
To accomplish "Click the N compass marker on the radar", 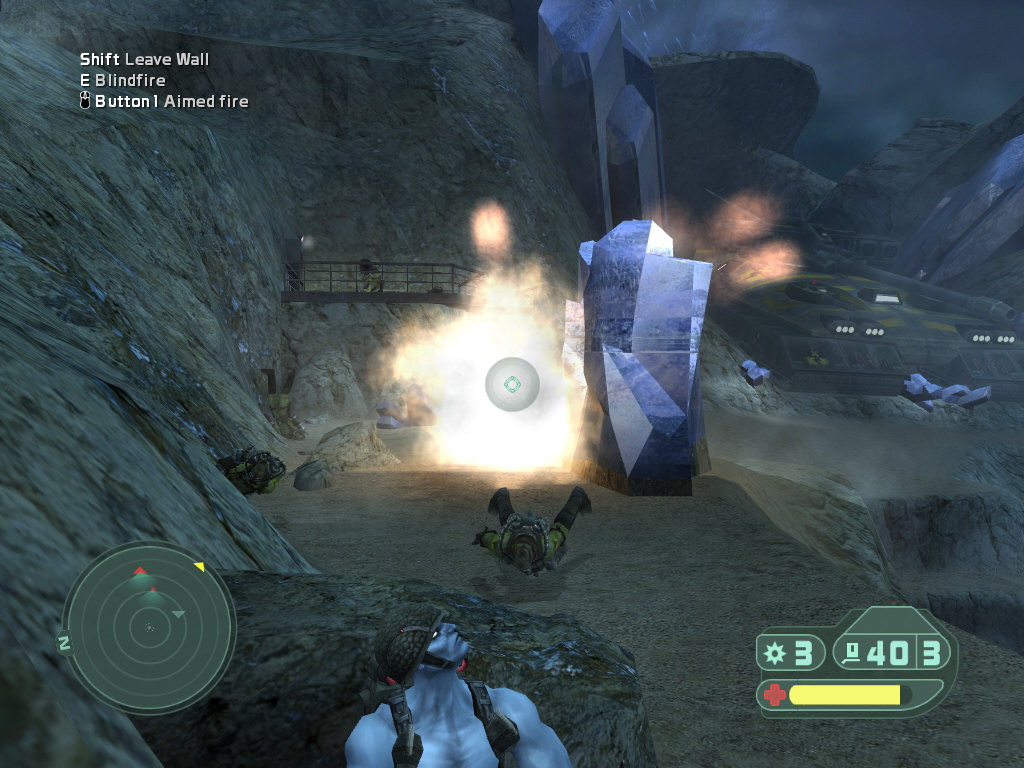I will (x=64, y=643).
